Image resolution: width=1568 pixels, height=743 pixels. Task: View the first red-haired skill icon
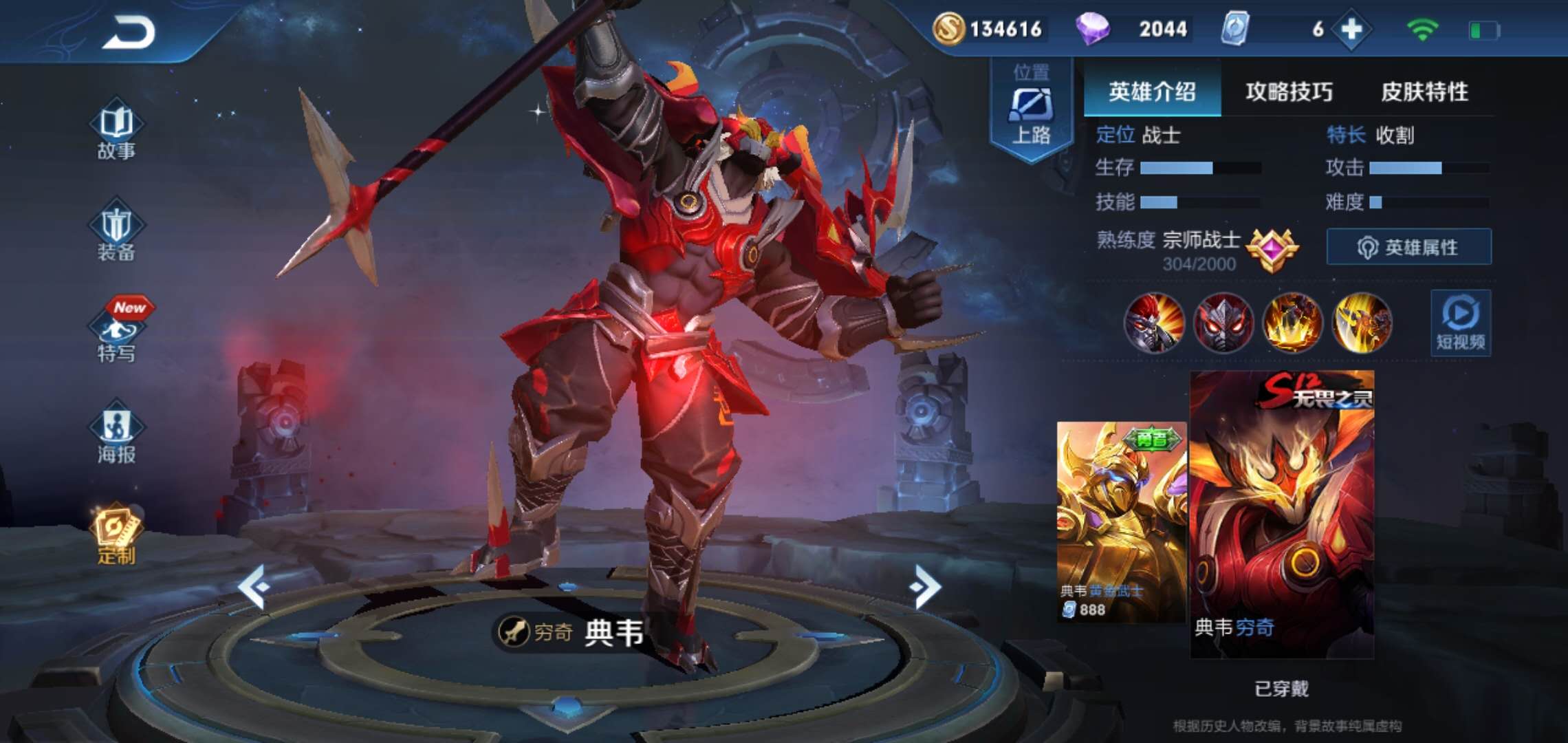tap(1154, 323)
